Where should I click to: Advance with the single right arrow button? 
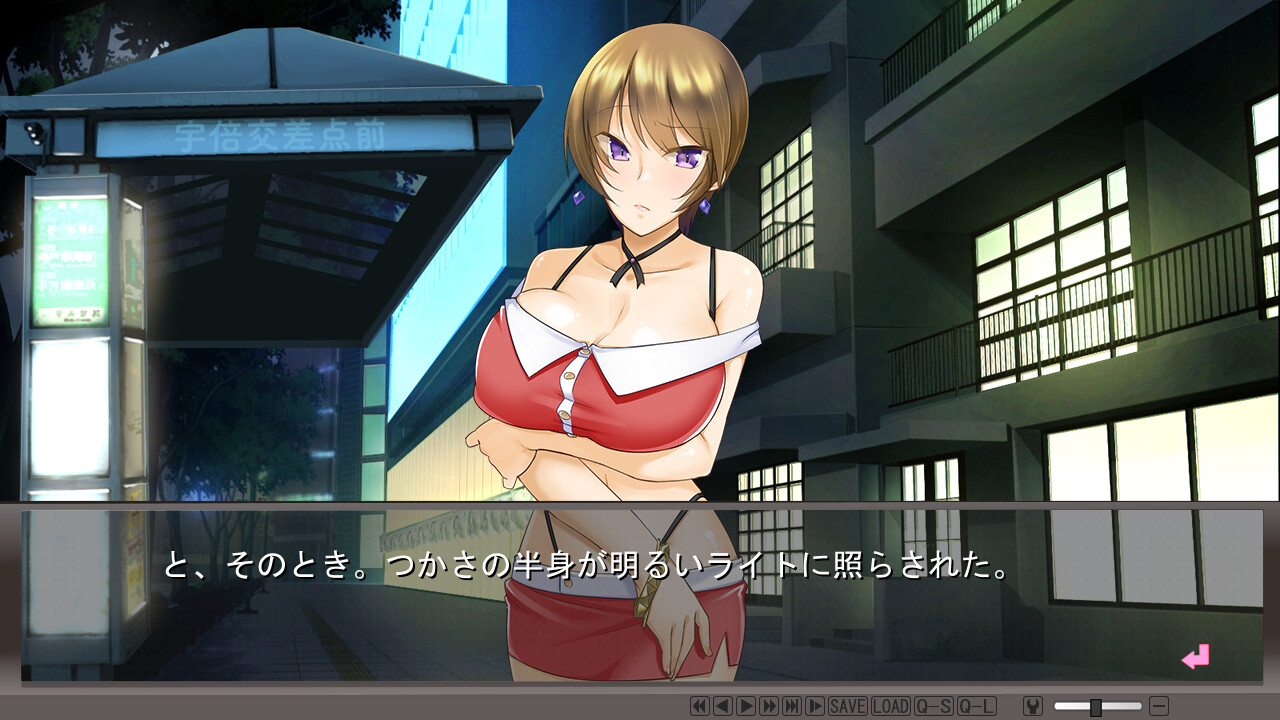pyautogui.click(x=746, y=706)
